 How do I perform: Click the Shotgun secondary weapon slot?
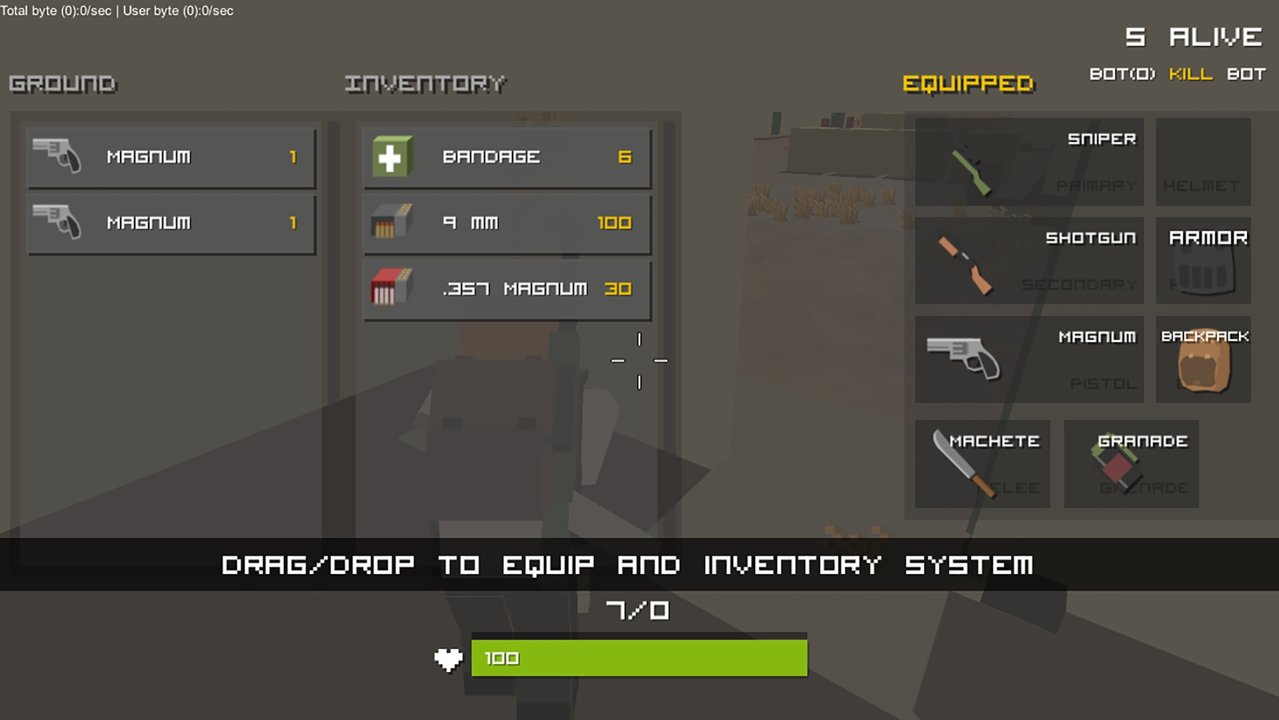click(1029, 261)
